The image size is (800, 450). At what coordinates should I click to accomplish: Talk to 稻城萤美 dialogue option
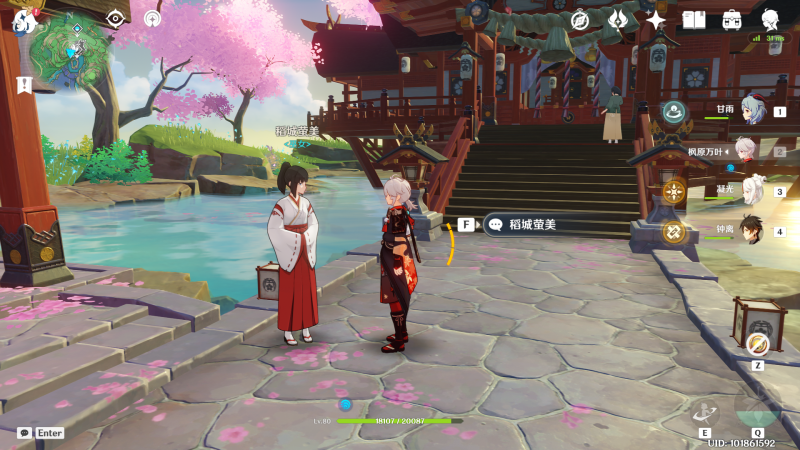pos(528,225)
